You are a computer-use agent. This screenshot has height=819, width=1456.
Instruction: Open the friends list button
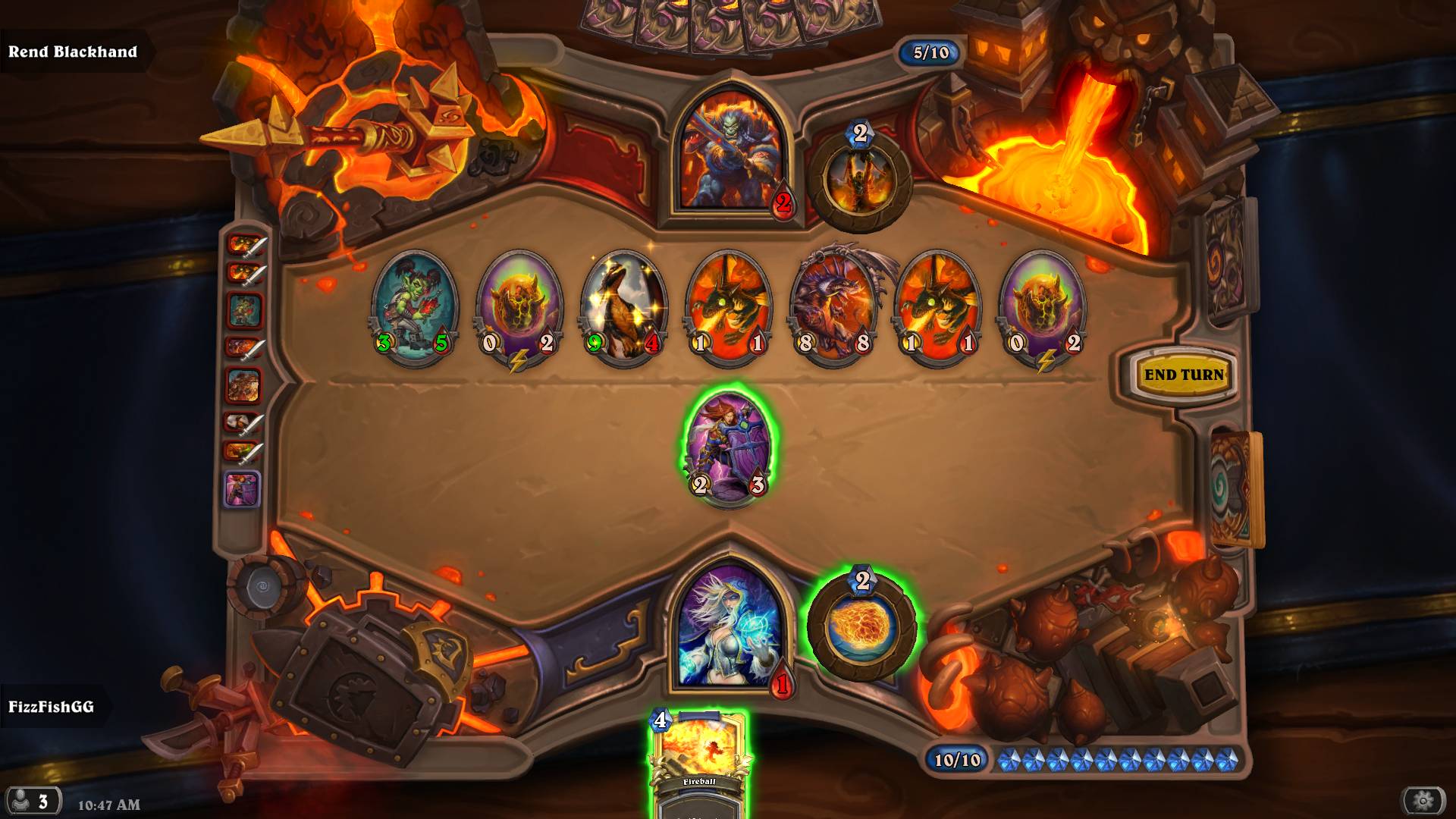click(32, 802)
